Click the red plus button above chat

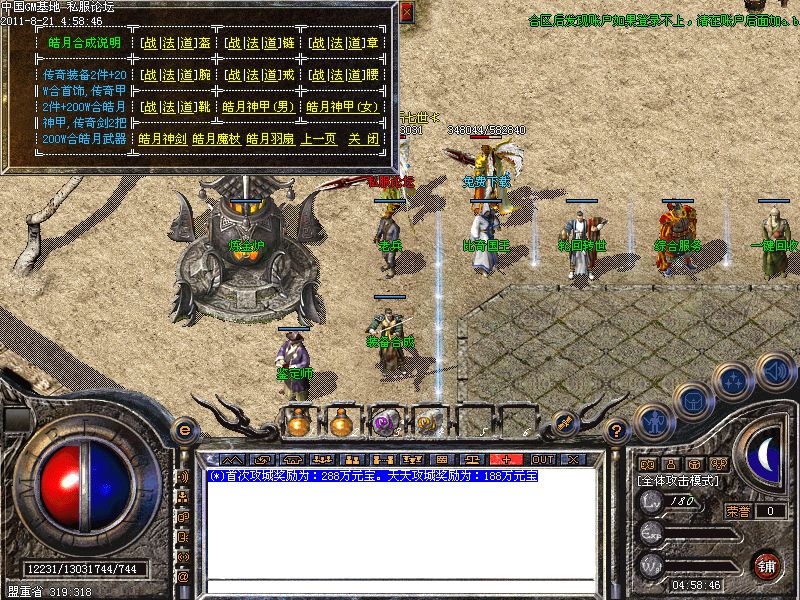click(x=506, y=459)
